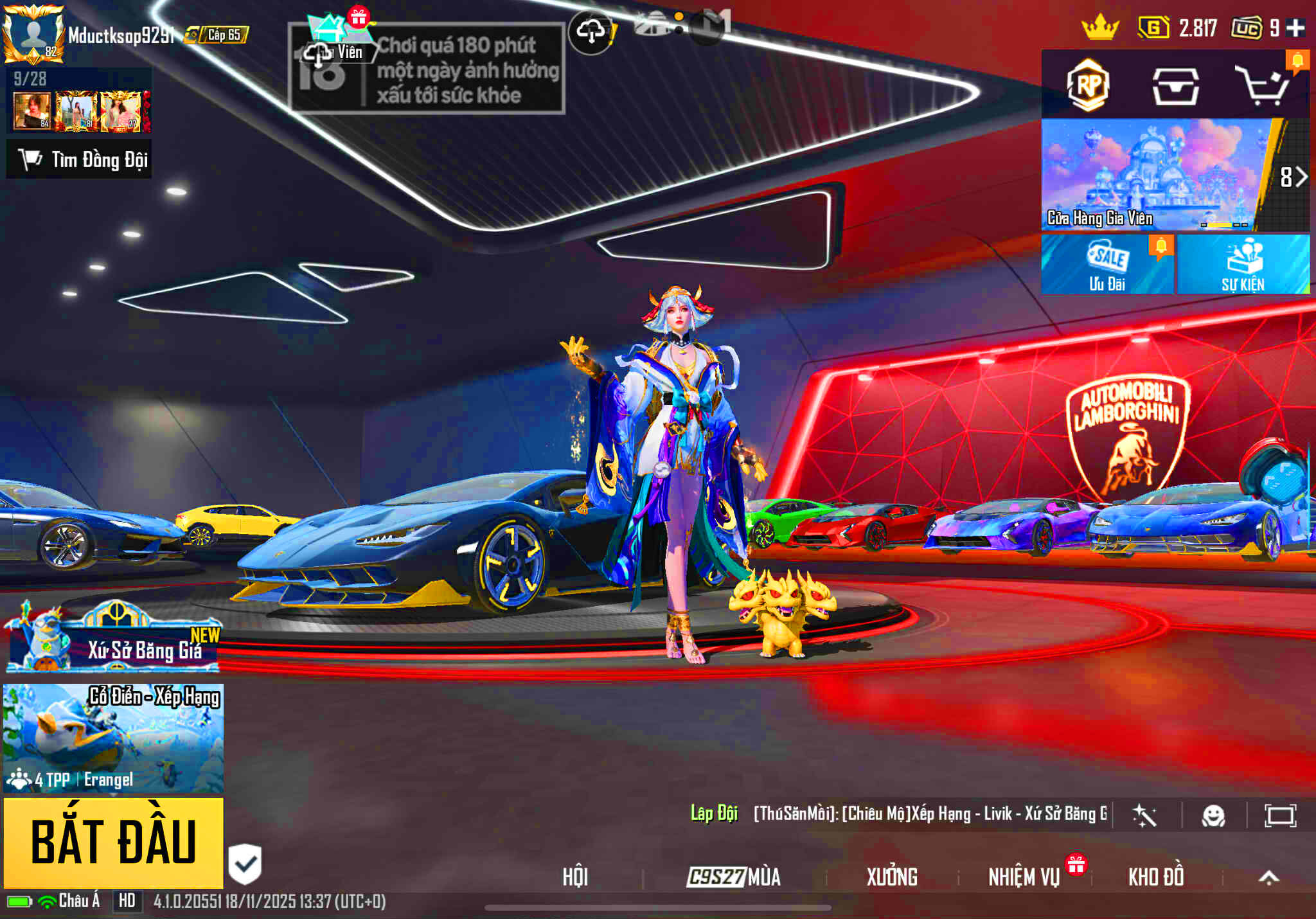Open the XƯỞNG workshop menu
The height and width of the screenshot is (919, 1316).
point(892,877)
